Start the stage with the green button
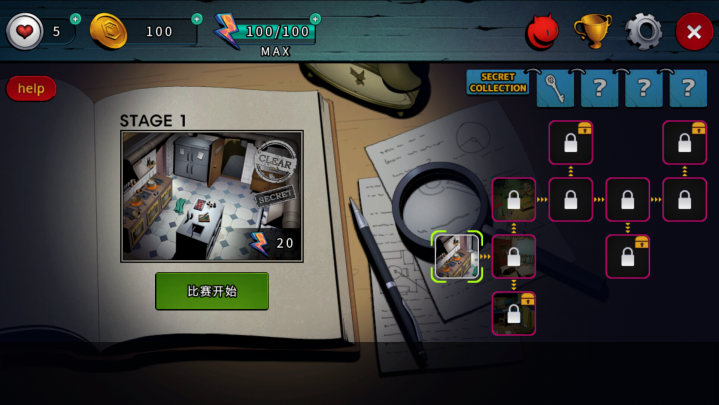 pyautogui.click(x=212, y=291)
